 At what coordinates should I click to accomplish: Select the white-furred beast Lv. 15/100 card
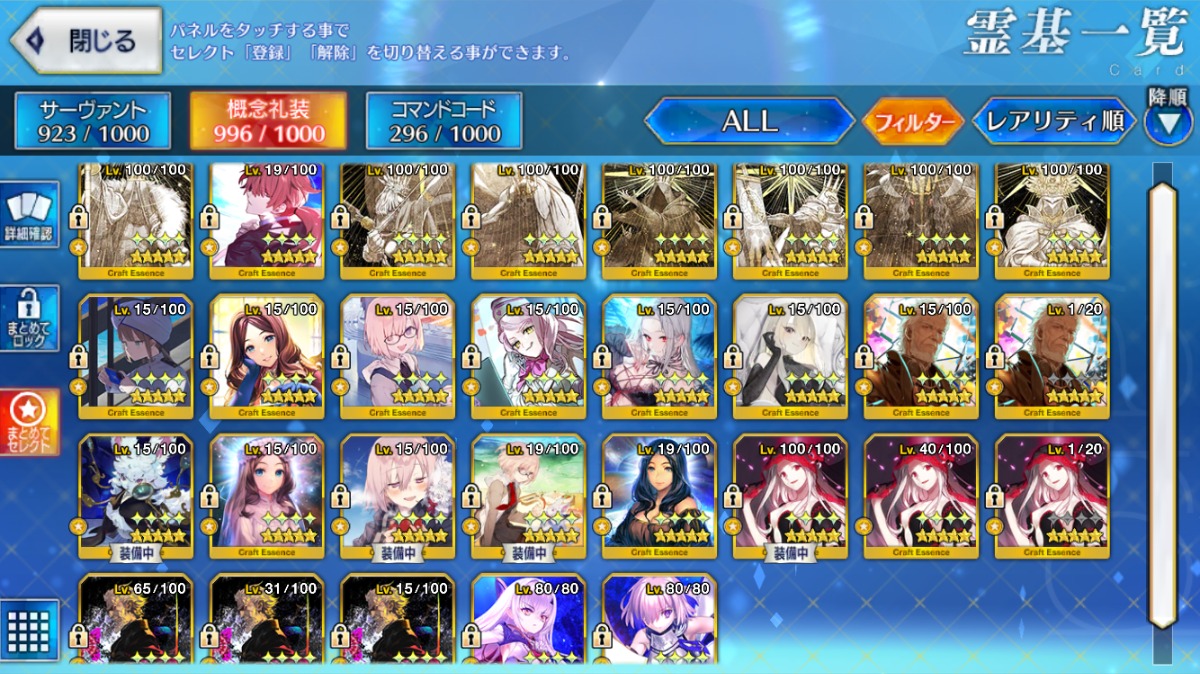135,495
